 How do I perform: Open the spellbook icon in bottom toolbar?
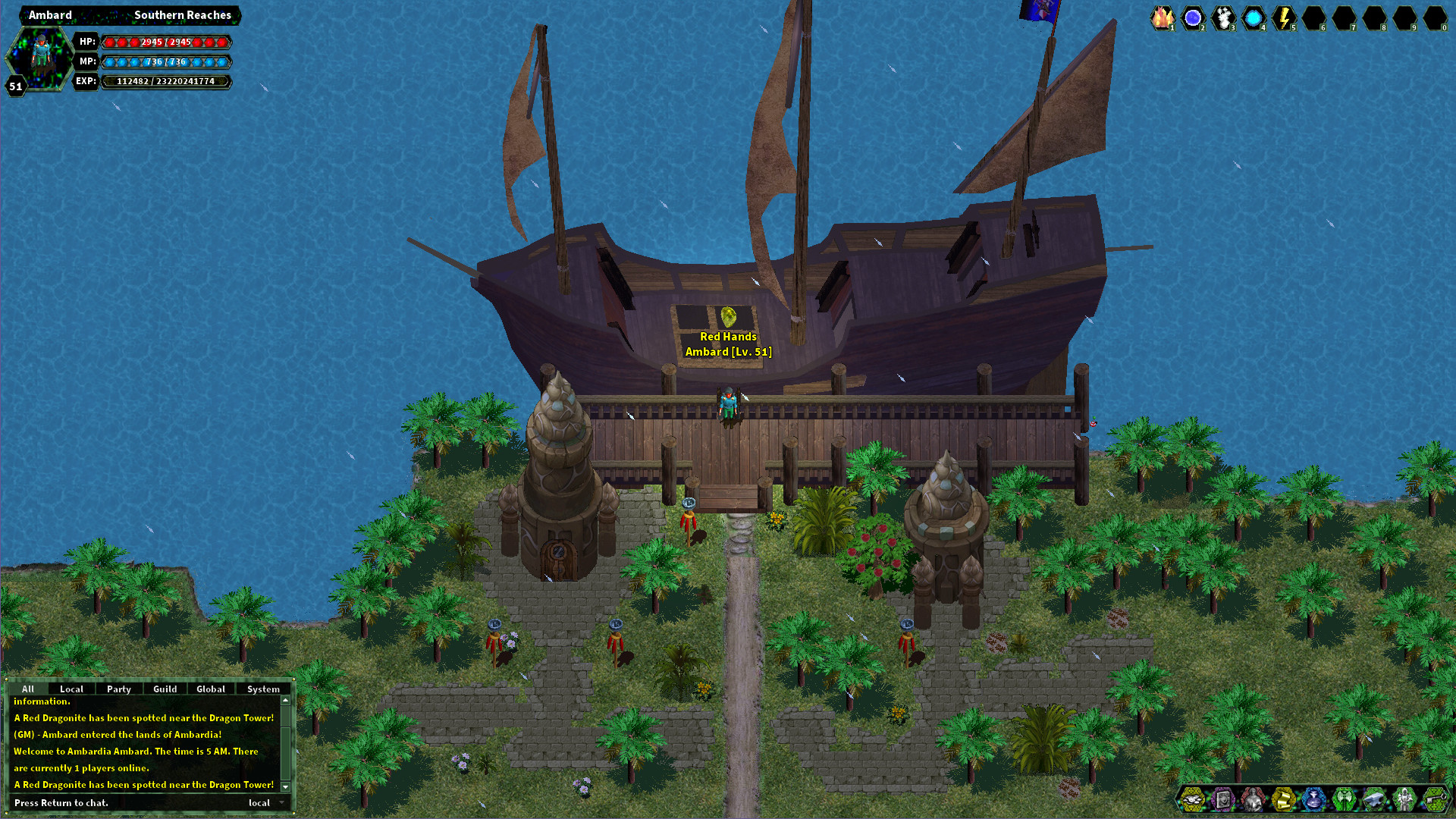1222,800
